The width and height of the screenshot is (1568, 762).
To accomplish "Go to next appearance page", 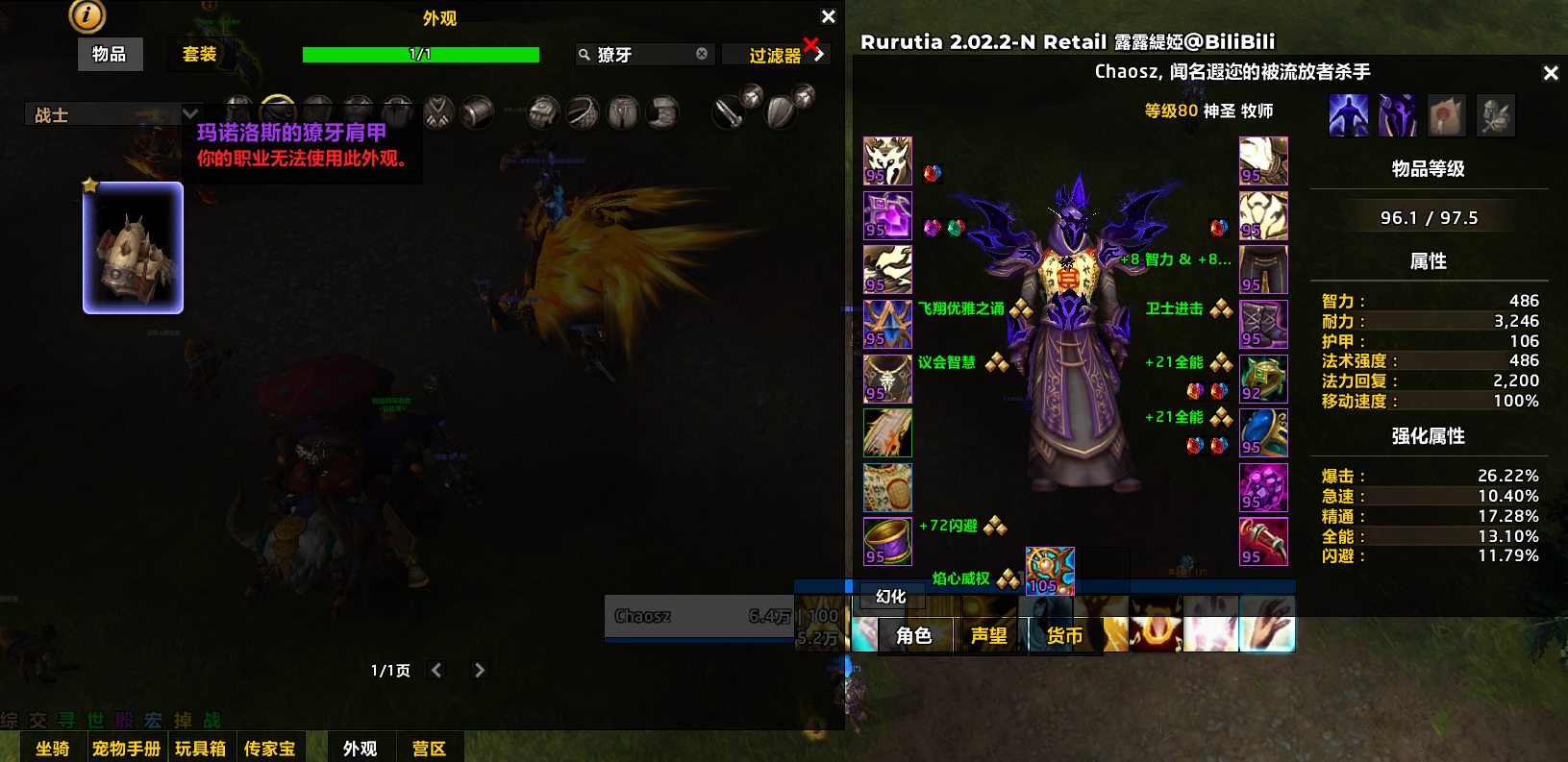I will coord(480,670).
